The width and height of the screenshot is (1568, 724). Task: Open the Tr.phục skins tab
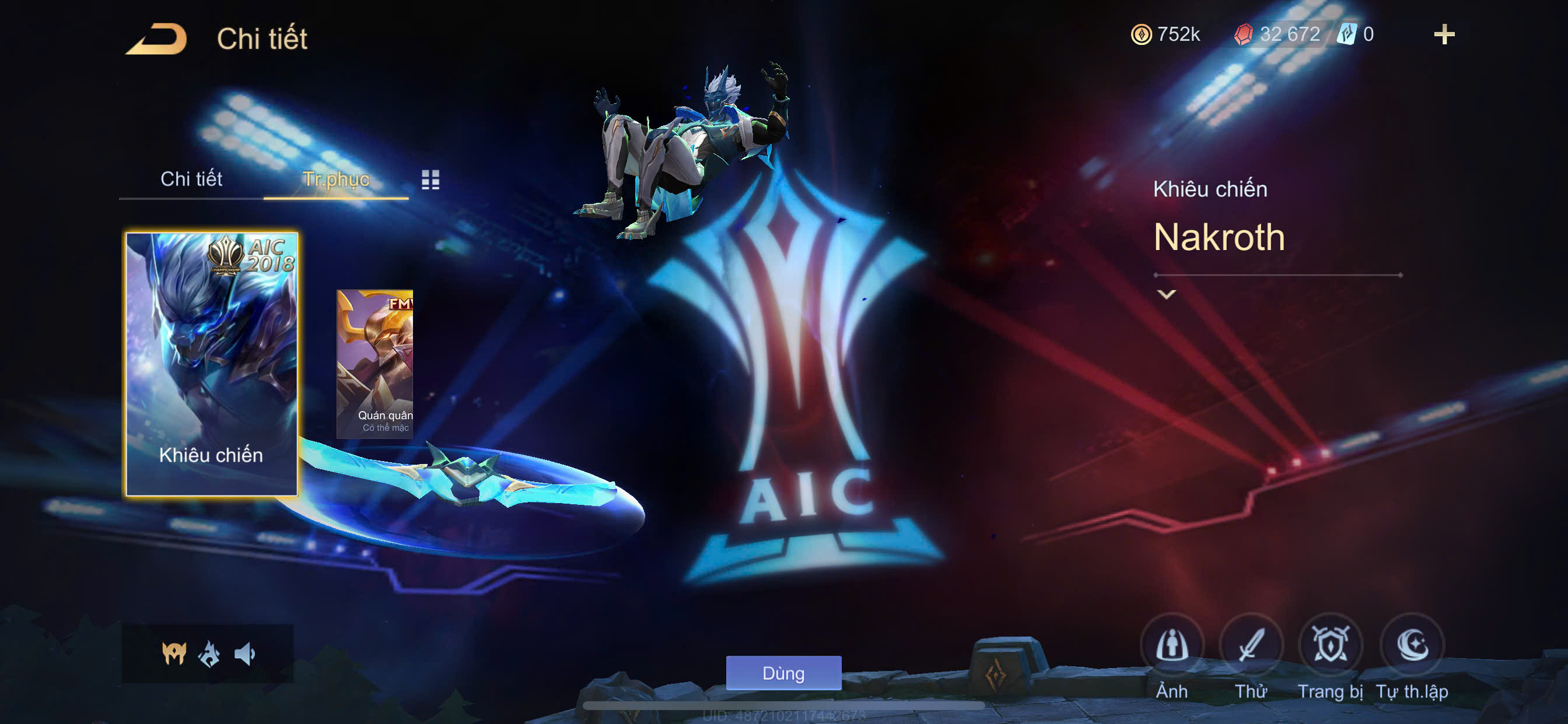[x=335, y=179]
